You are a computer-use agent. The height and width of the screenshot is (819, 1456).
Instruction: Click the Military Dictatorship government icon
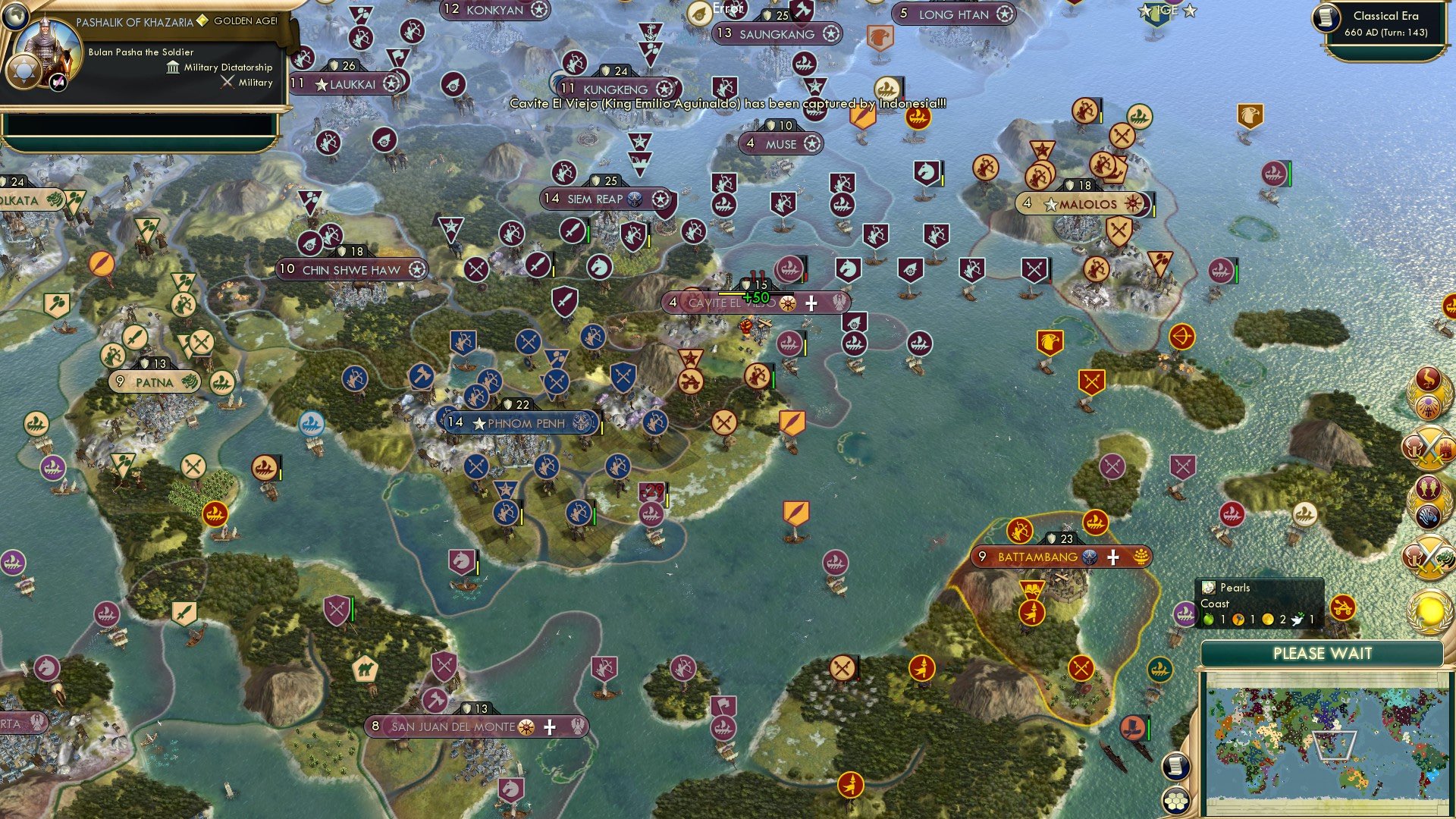click(x=172, y=67)
